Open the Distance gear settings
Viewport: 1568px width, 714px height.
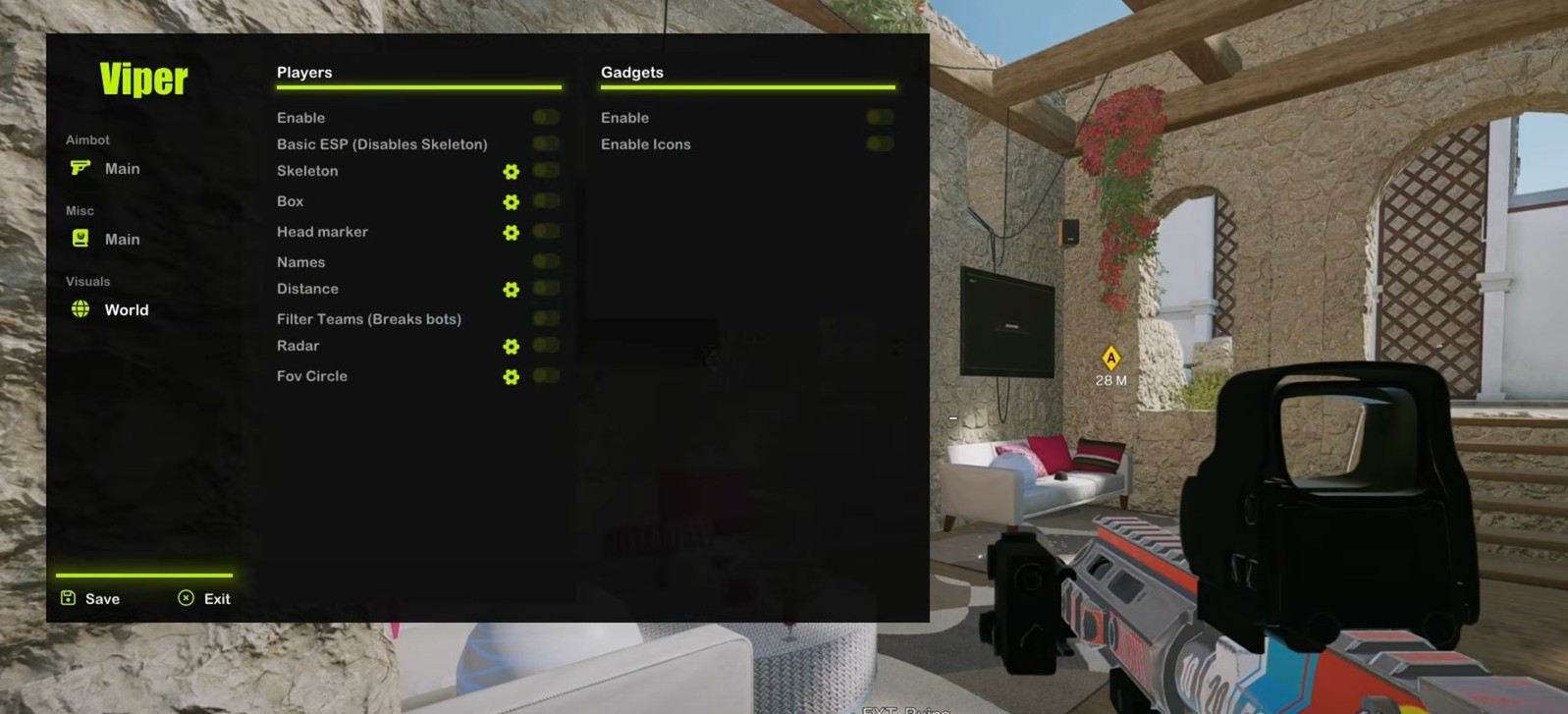pyautogui.click(x=512, y=290)
